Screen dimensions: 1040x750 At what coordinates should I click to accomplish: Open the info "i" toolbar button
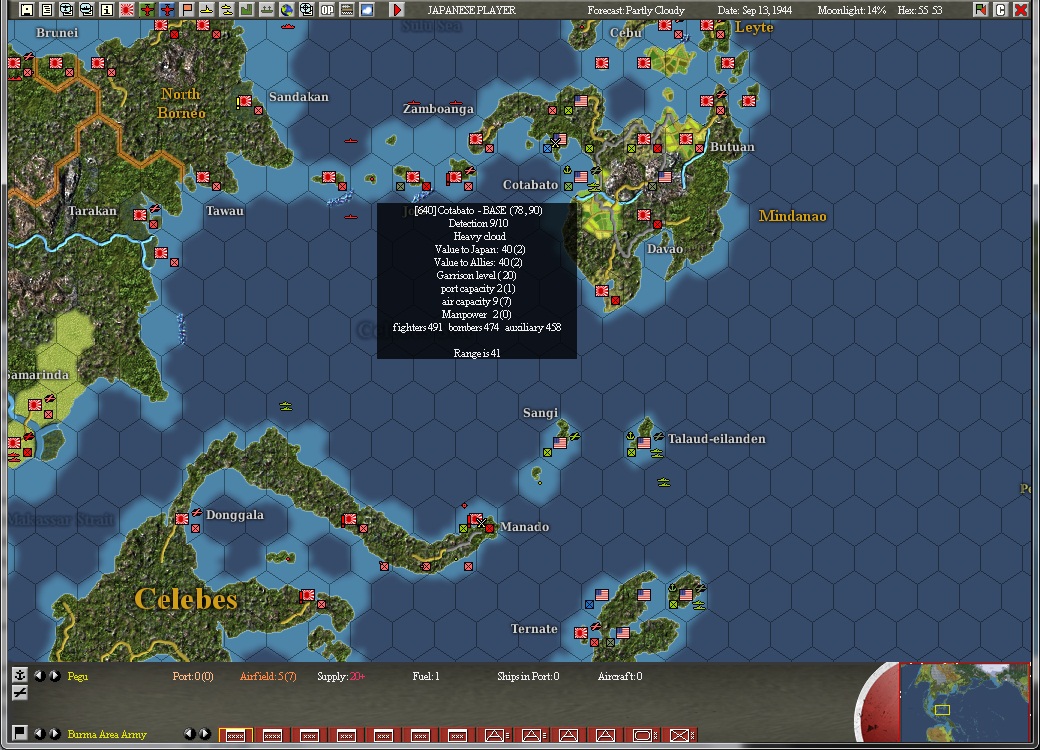pyautogui.click(x=107, y=10)
